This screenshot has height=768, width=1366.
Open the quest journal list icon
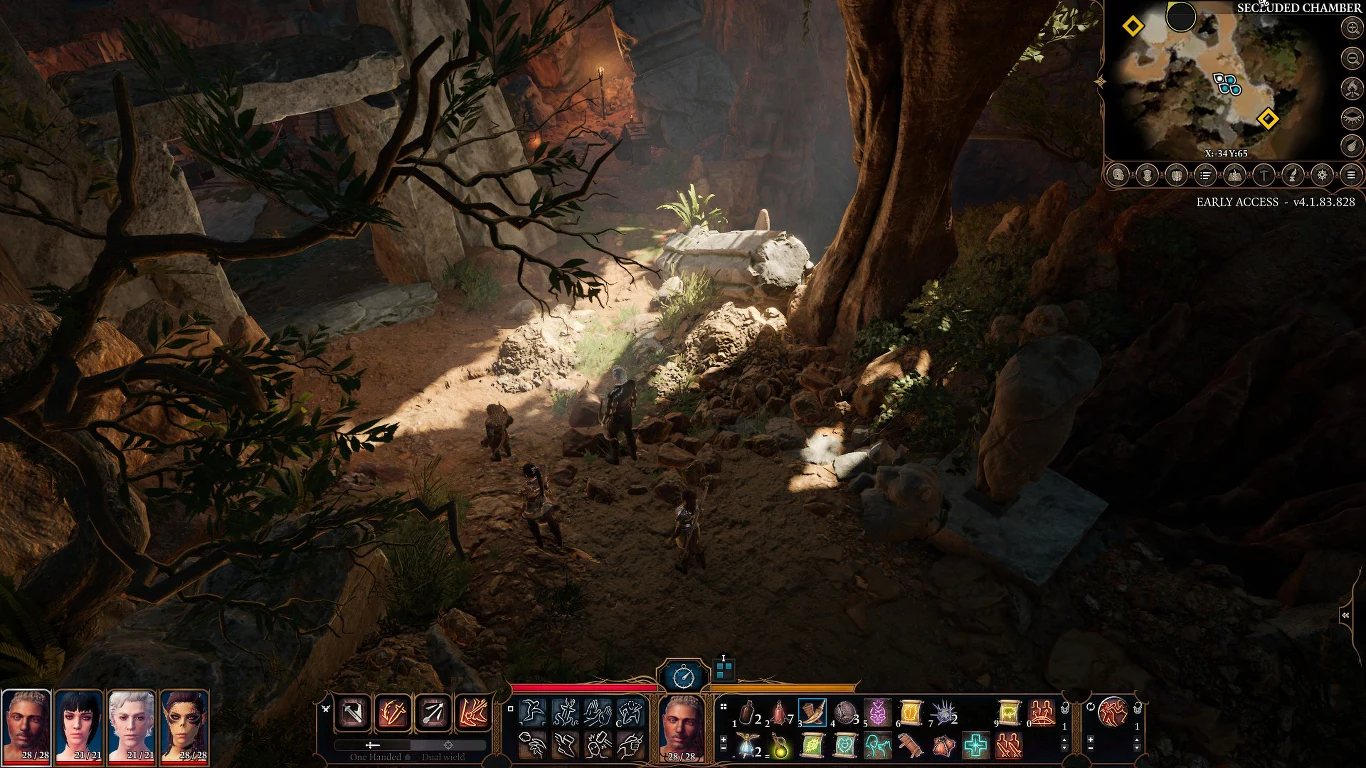pos(1205,175)
